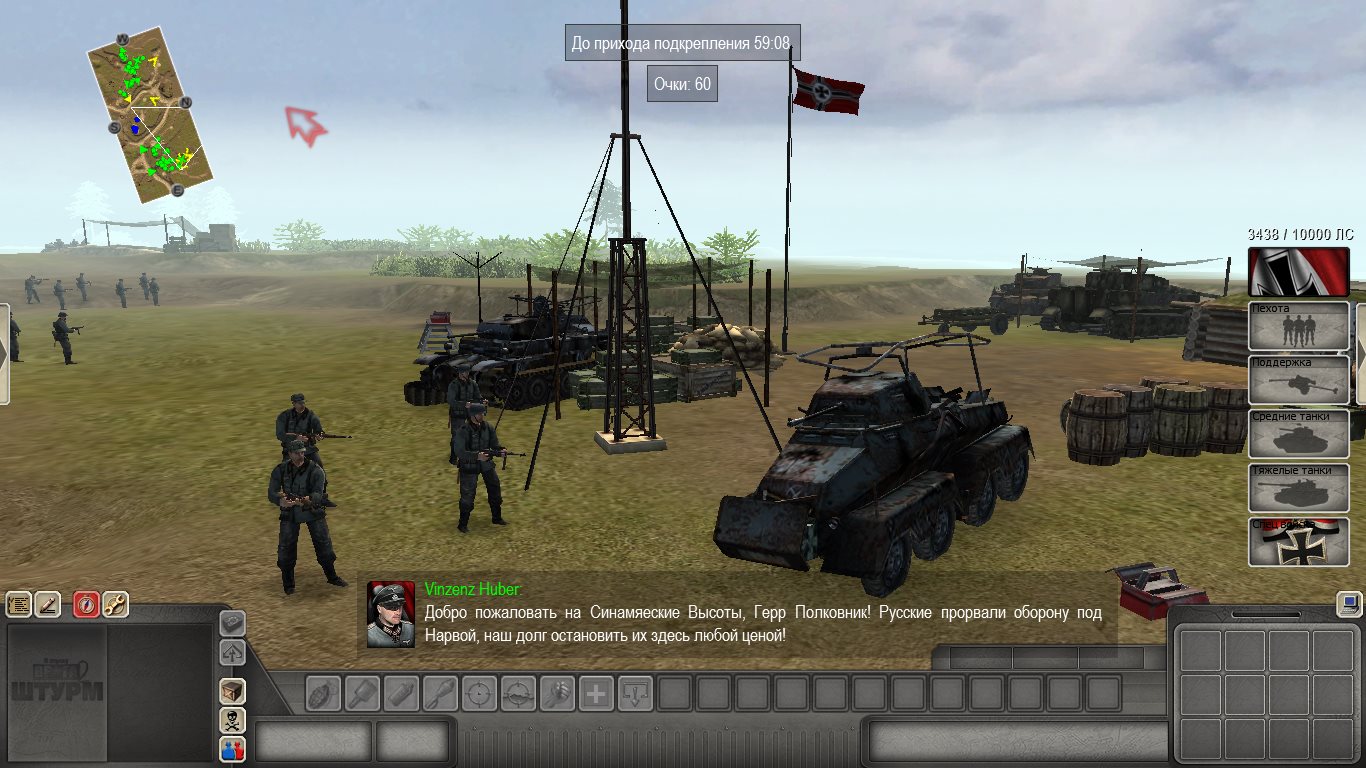Select the special forces Iron Cross category

(x=1299, y=542)
